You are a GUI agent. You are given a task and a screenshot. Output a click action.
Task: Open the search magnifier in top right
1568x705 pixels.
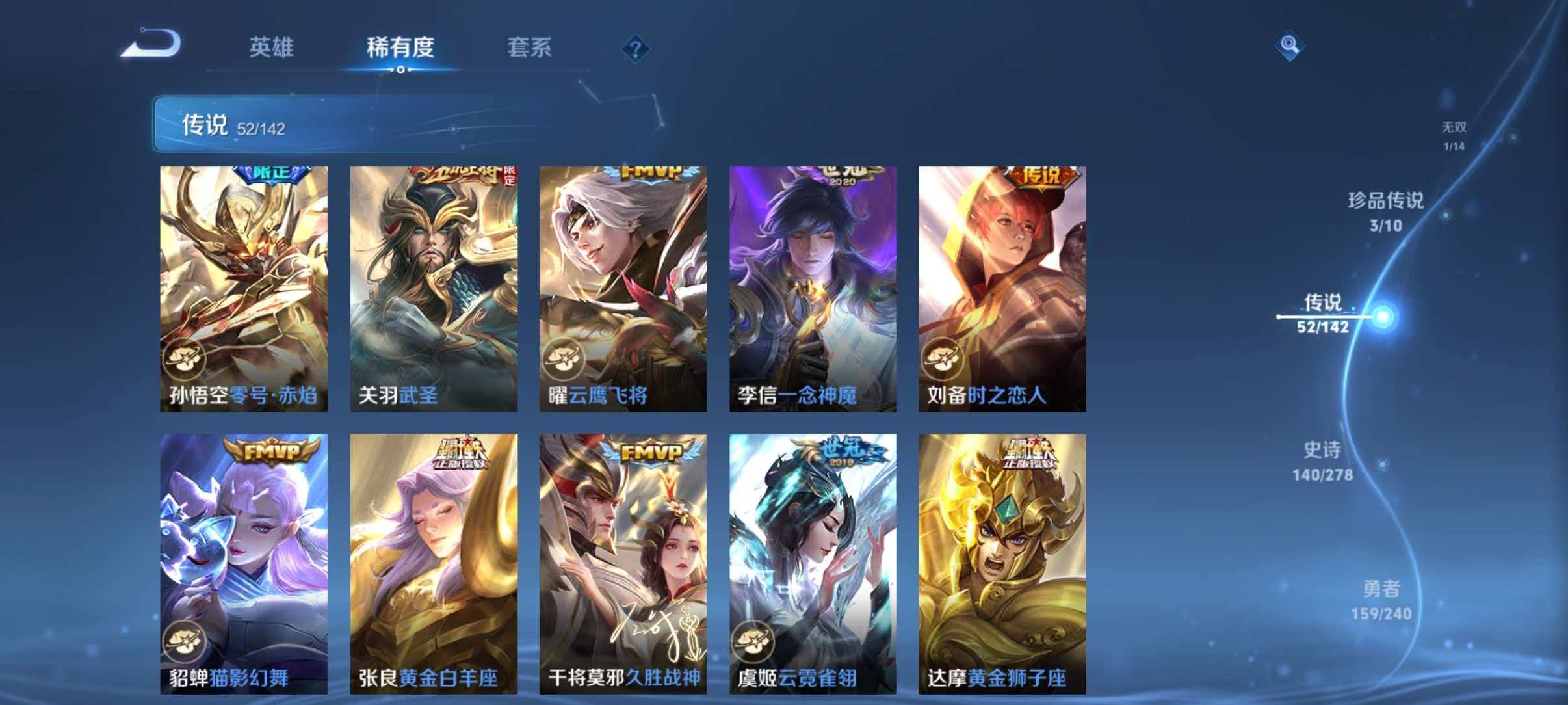1289,46
